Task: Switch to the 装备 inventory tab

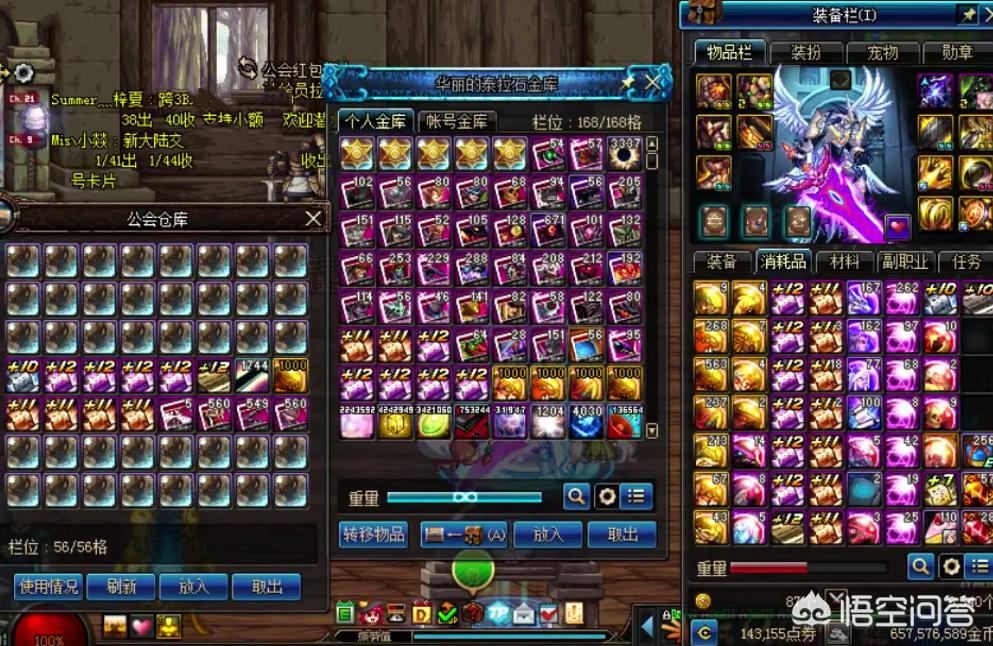Action: coord(722,262)
